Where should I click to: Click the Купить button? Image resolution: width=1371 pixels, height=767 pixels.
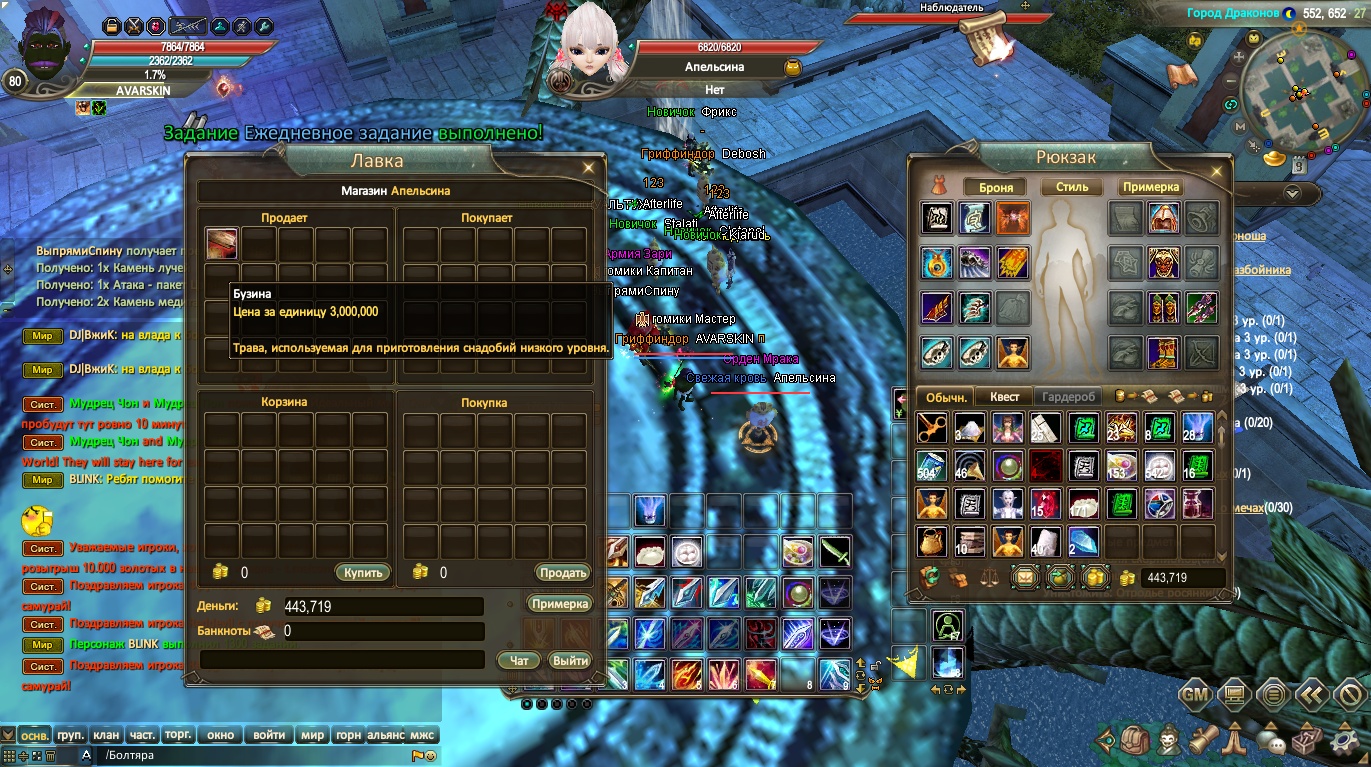(361, 573)
